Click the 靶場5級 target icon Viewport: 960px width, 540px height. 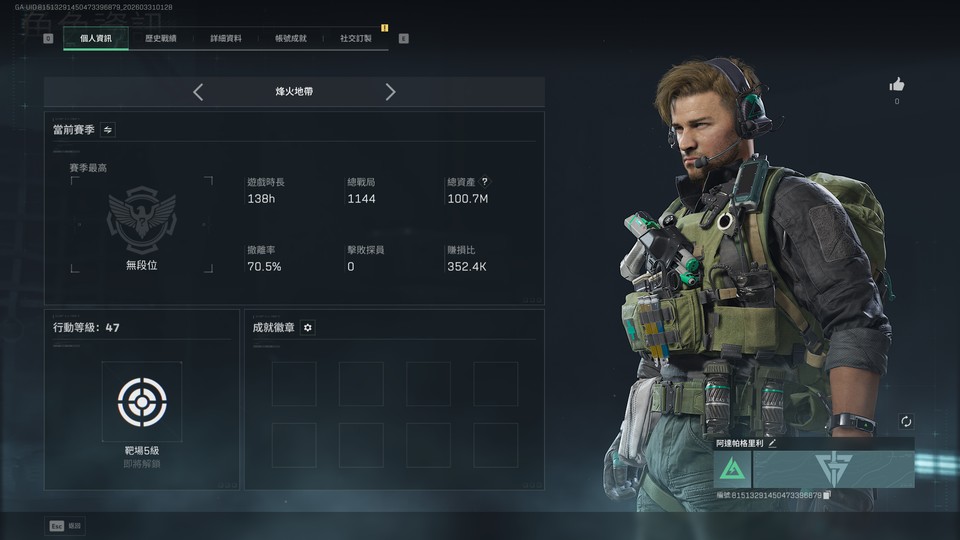tap(141, 401)
